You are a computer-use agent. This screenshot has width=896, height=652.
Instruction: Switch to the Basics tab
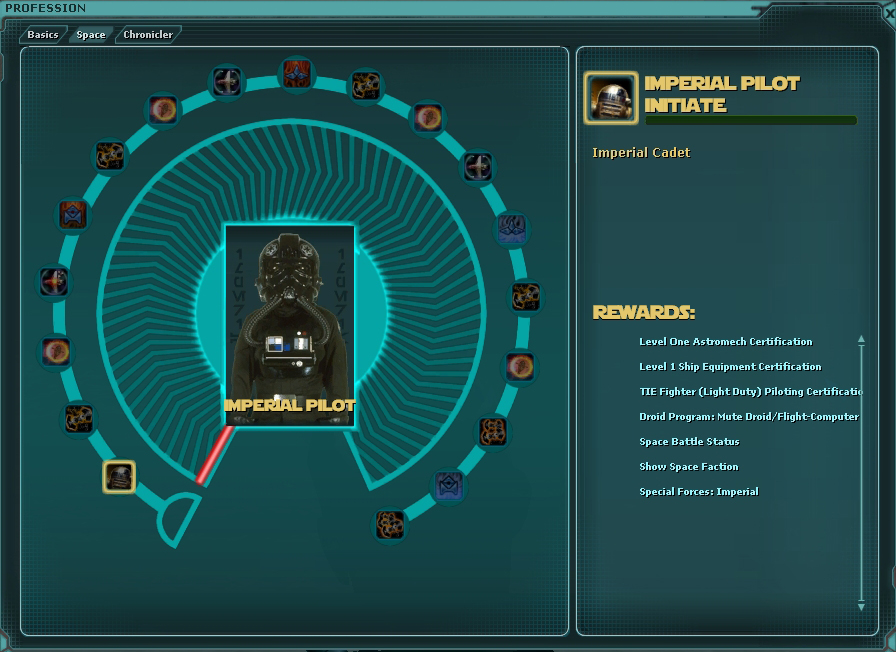coord(43,35)
